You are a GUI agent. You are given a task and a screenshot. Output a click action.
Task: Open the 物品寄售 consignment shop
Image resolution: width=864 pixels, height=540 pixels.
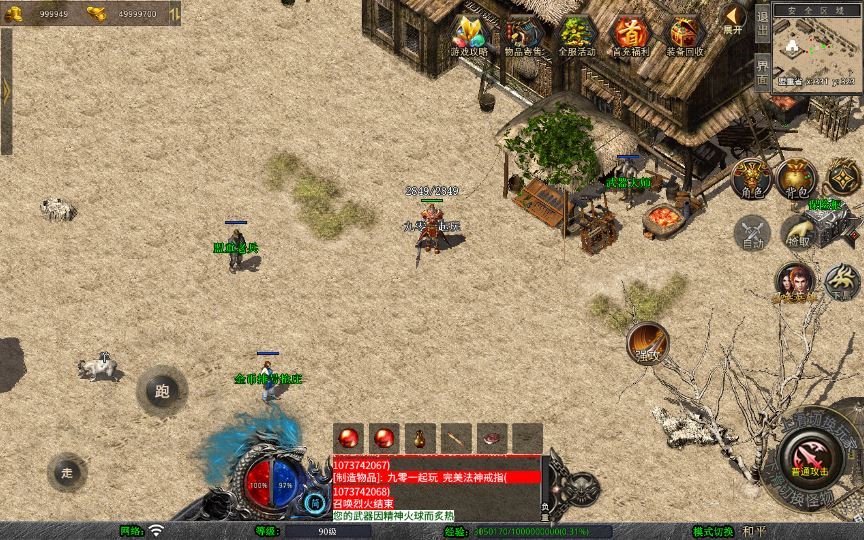point(522,36)
